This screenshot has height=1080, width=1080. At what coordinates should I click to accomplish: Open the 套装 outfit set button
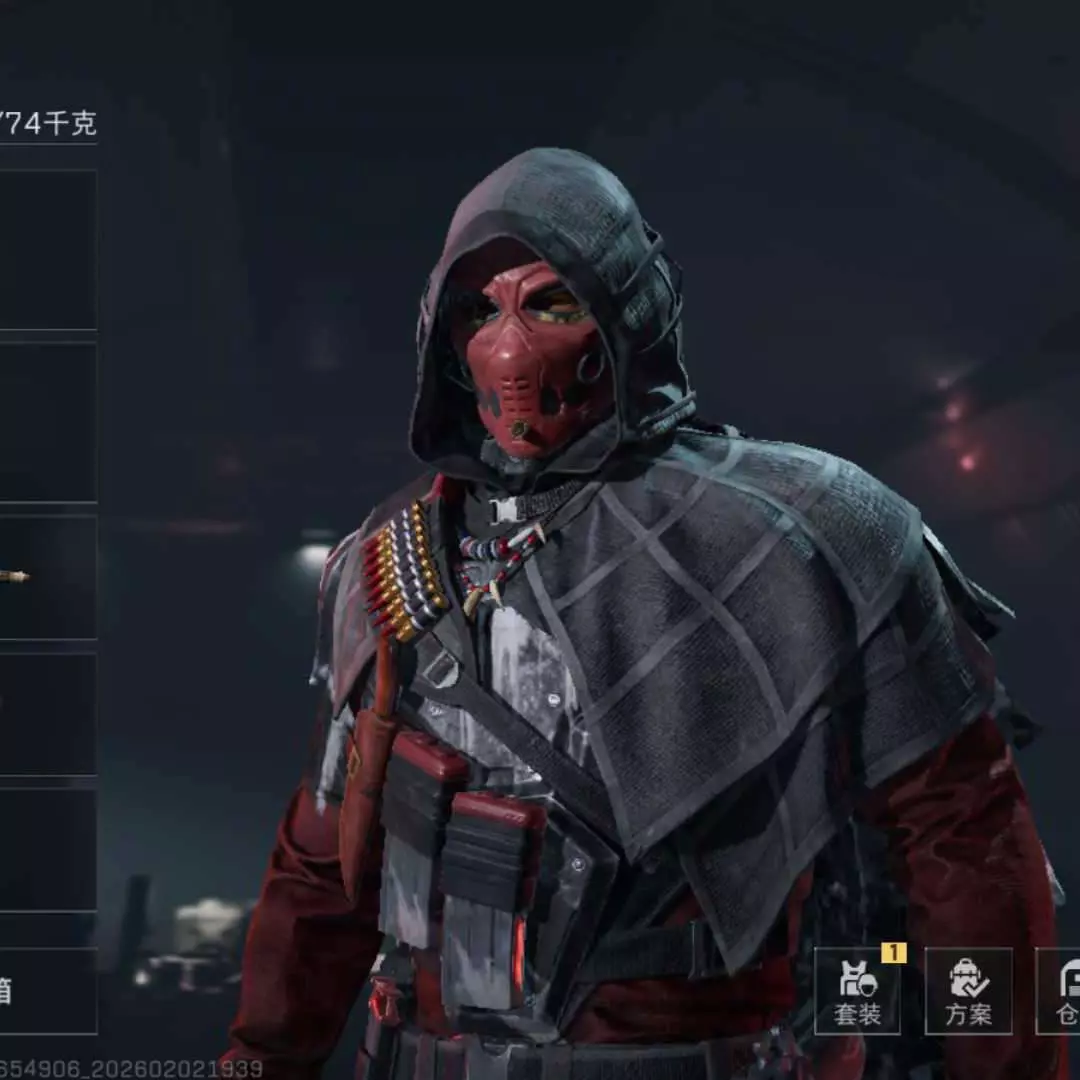point(857,991)
